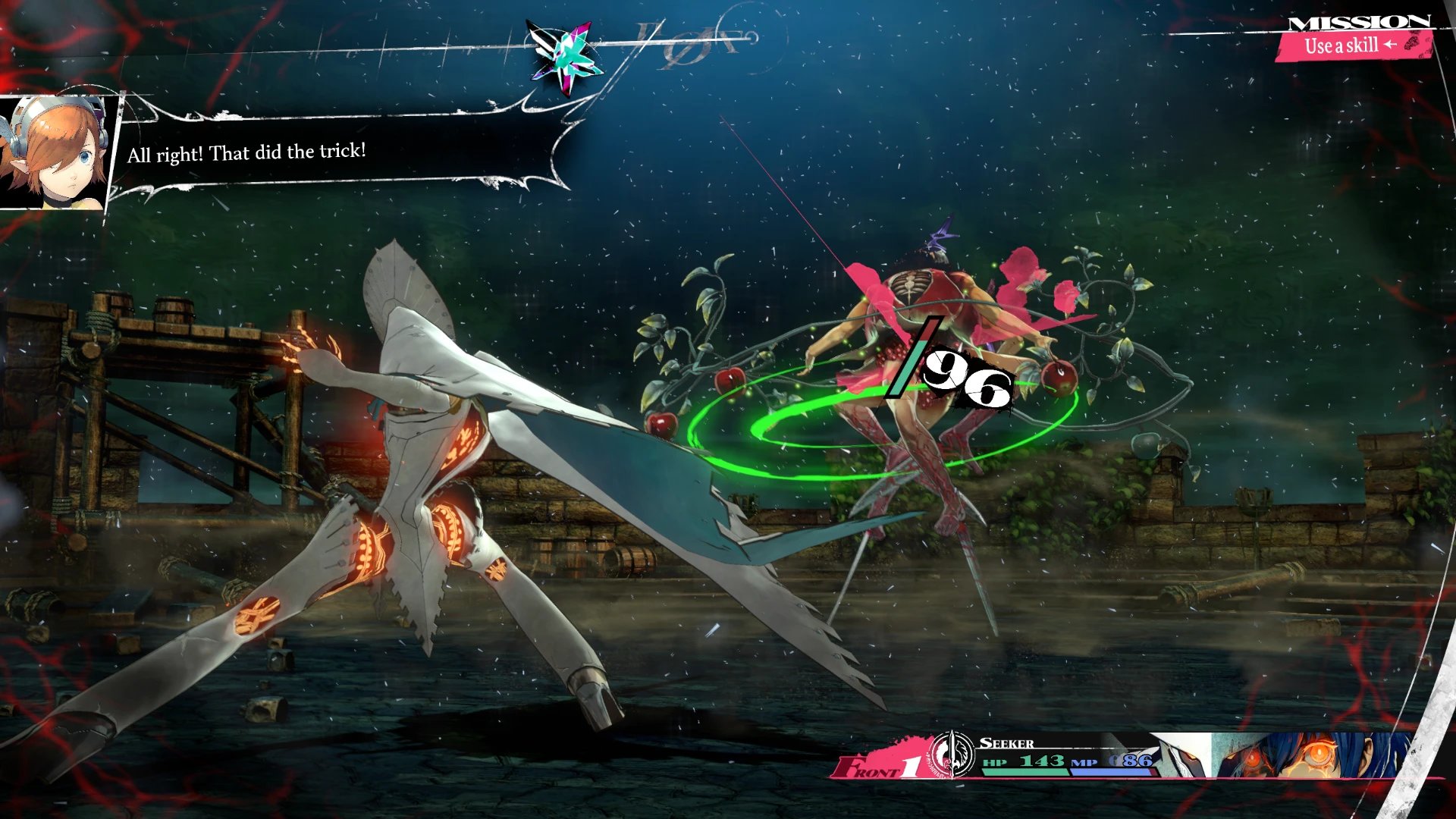Click the "That did the trick!" dialogue box

pos(341,152)
